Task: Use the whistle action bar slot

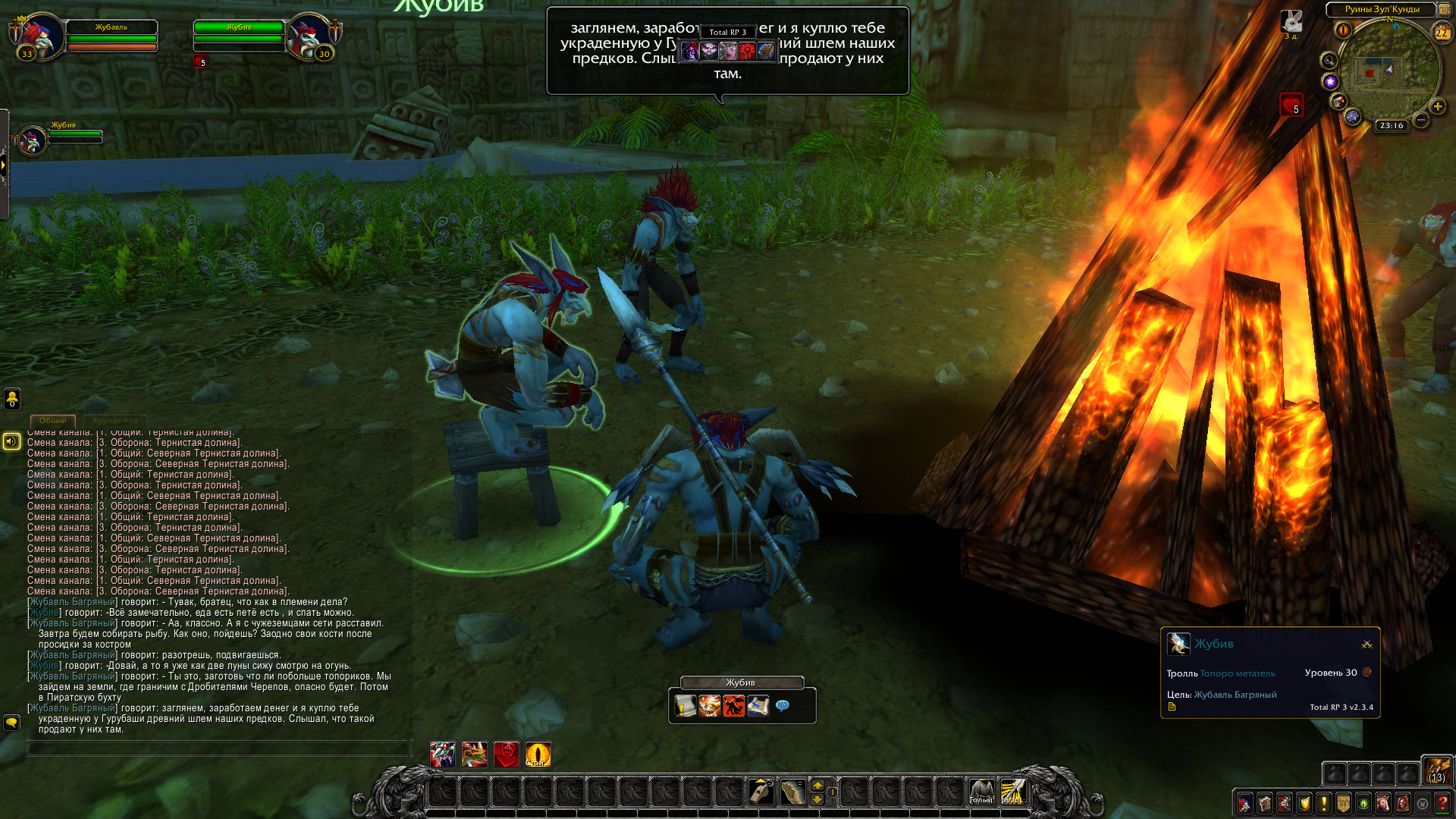Action: (761, 792)
